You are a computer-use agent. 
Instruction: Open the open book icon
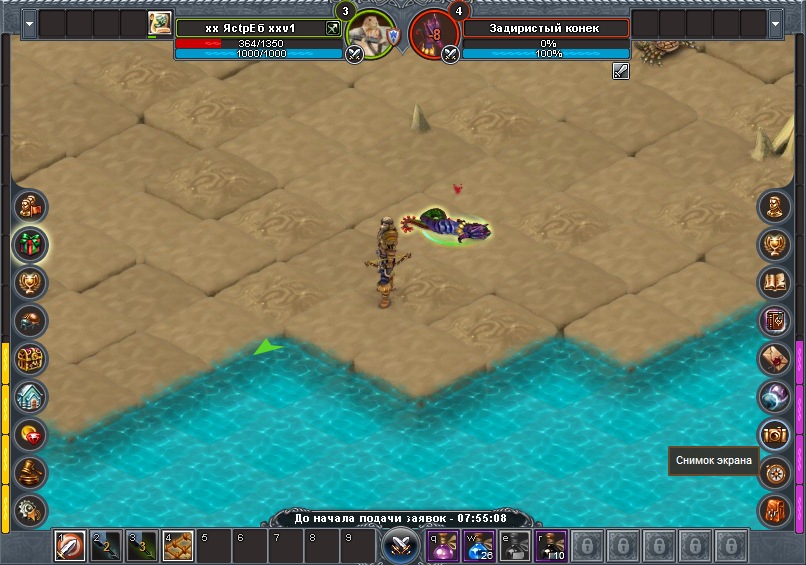coord(774,282)
